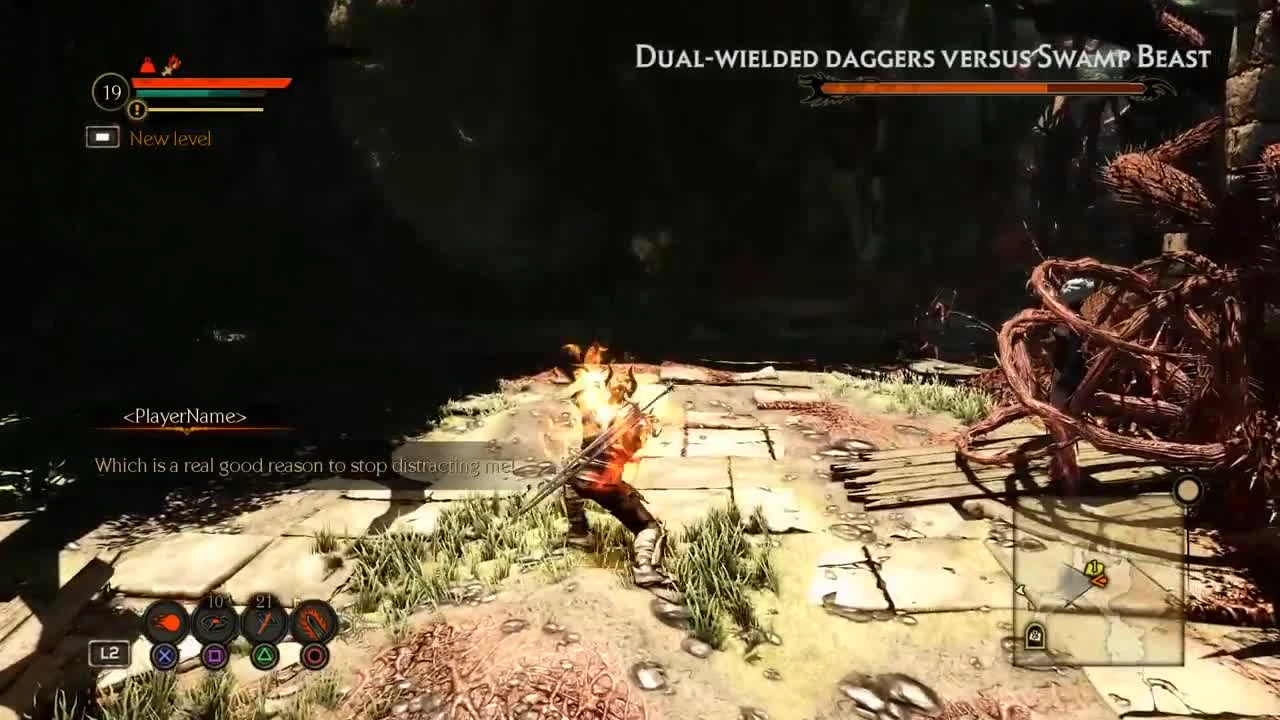Open the touchpad icon next to New level

pos(103,137)
